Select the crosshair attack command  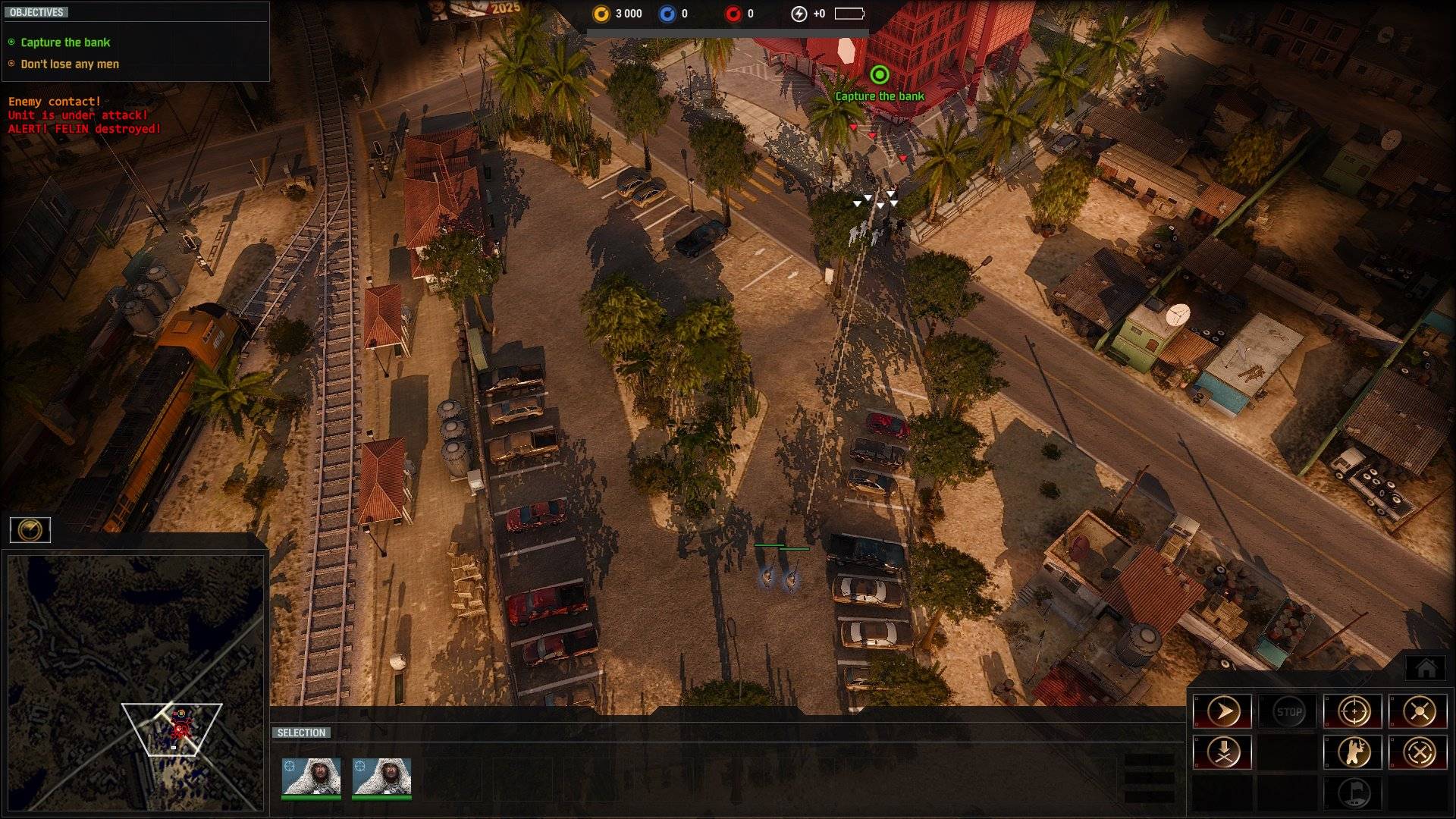point(1354,711)
